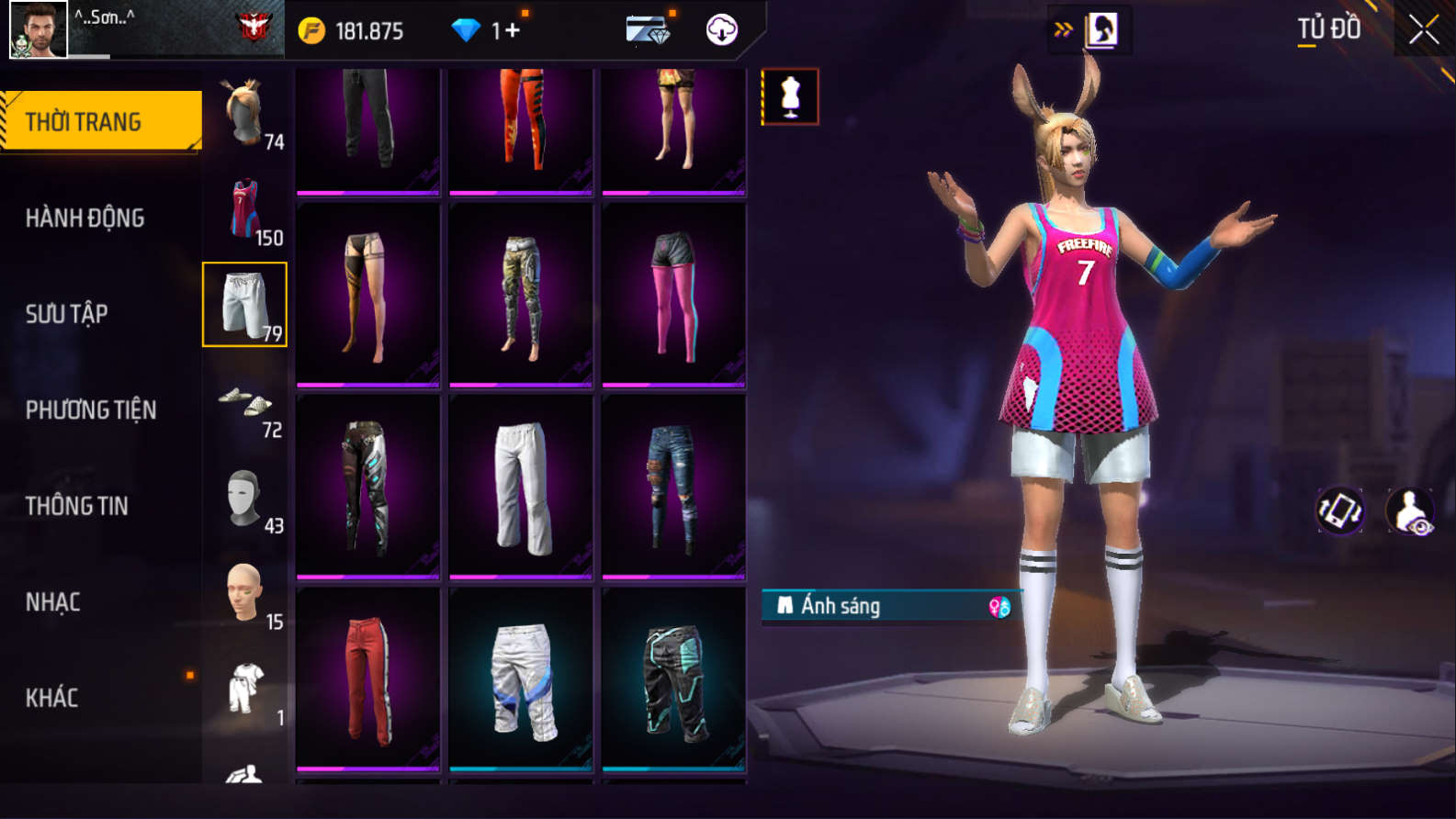Viewport: 1456px width, 819px height.
Task: Choose the Khác menu entry
Action: coord(52,698)
